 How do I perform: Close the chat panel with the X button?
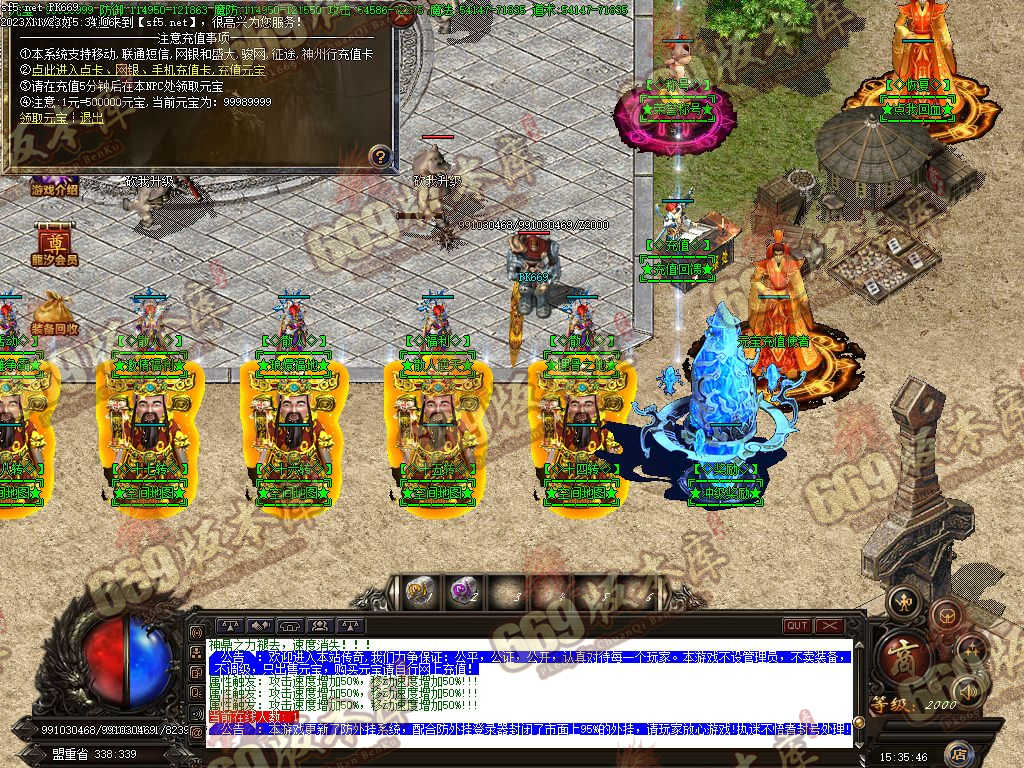click(x=829, y=626)
